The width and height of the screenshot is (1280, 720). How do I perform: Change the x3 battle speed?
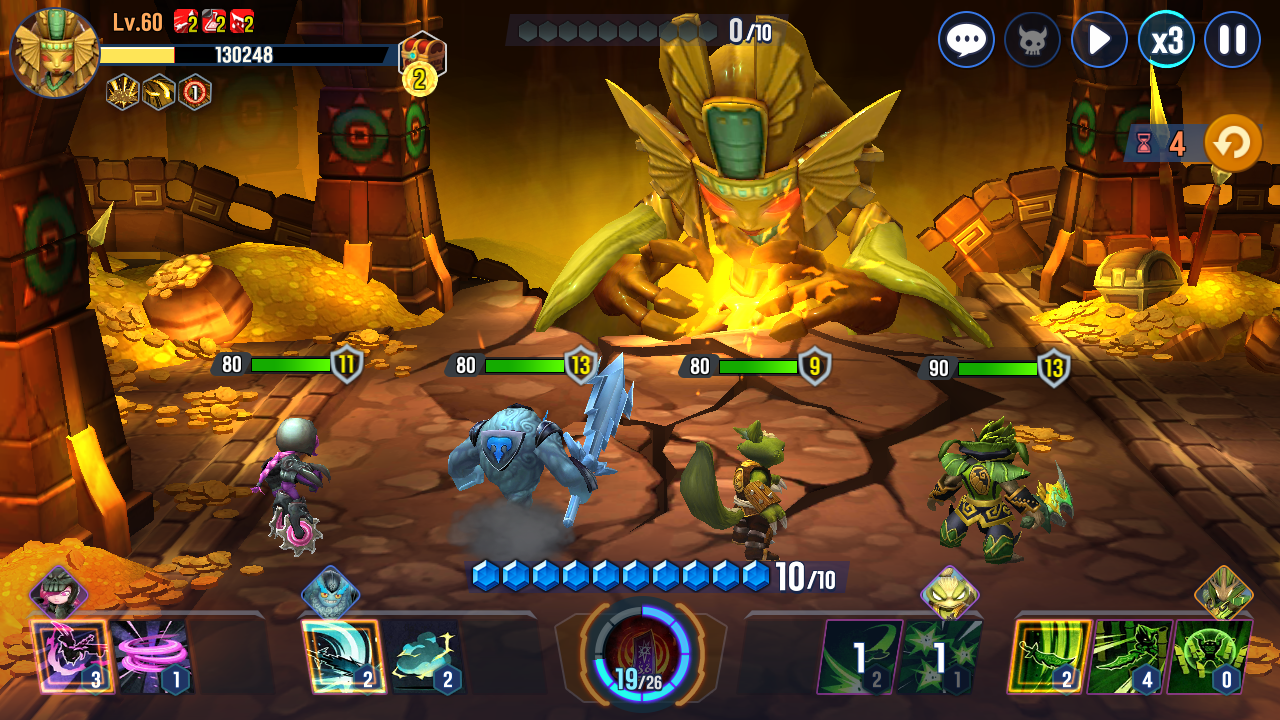click(x=1166, y=40)
